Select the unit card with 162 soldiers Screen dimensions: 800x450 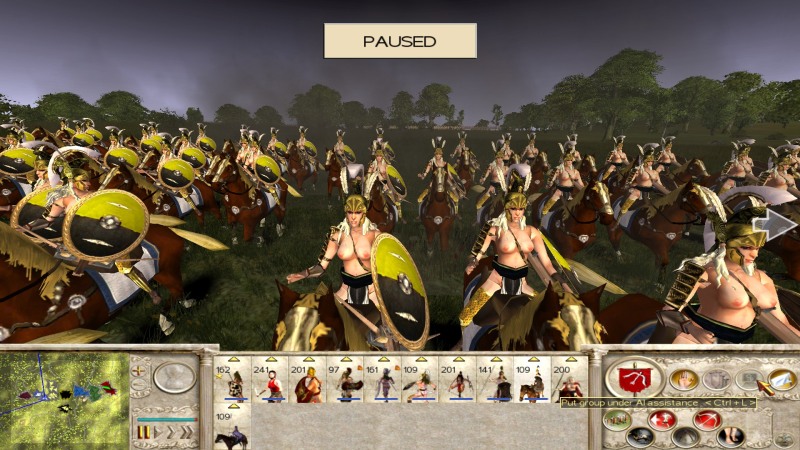(x=234, y=380)
